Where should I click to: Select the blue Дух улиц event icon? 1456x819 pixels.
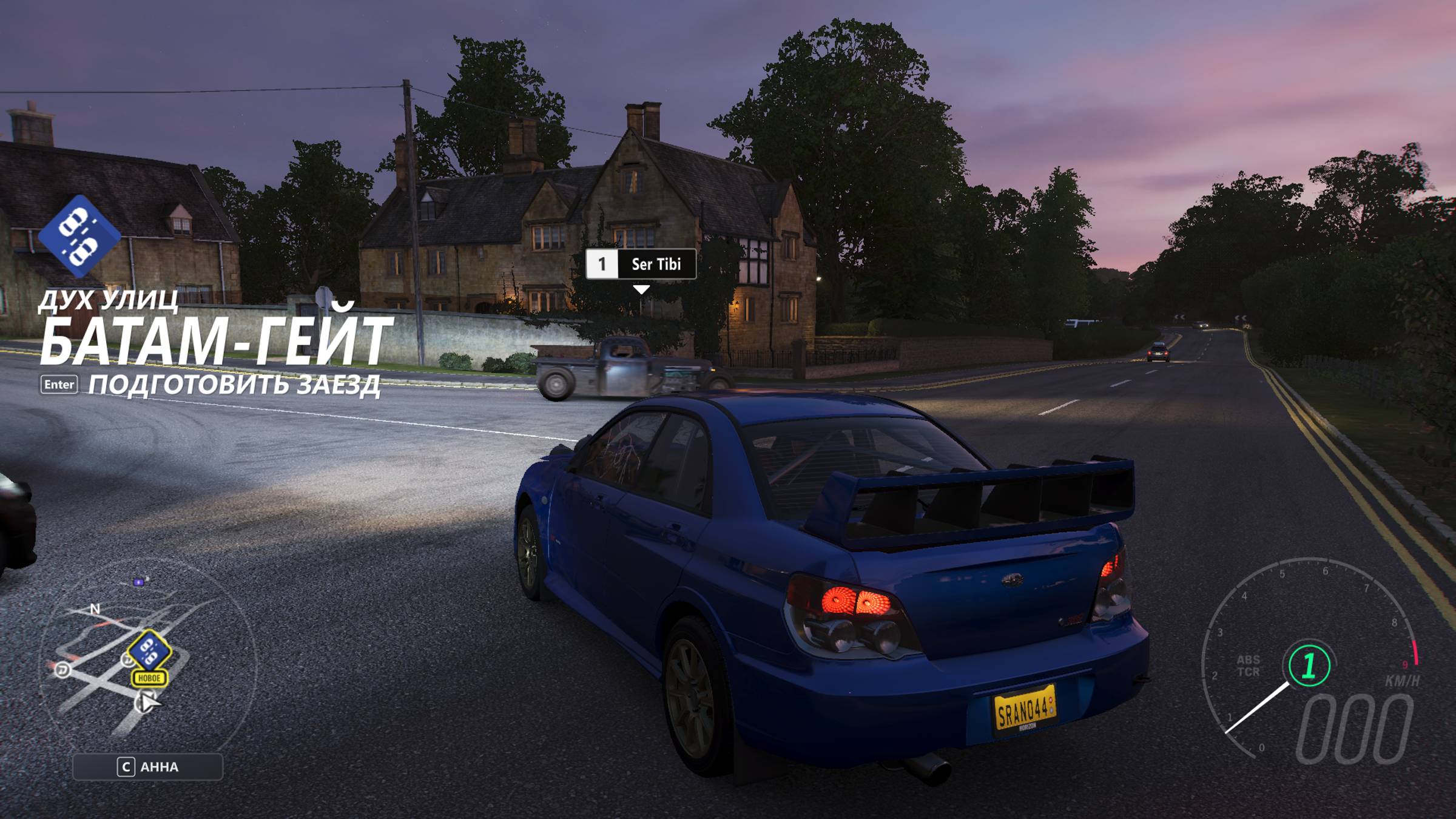pos(79,235)
